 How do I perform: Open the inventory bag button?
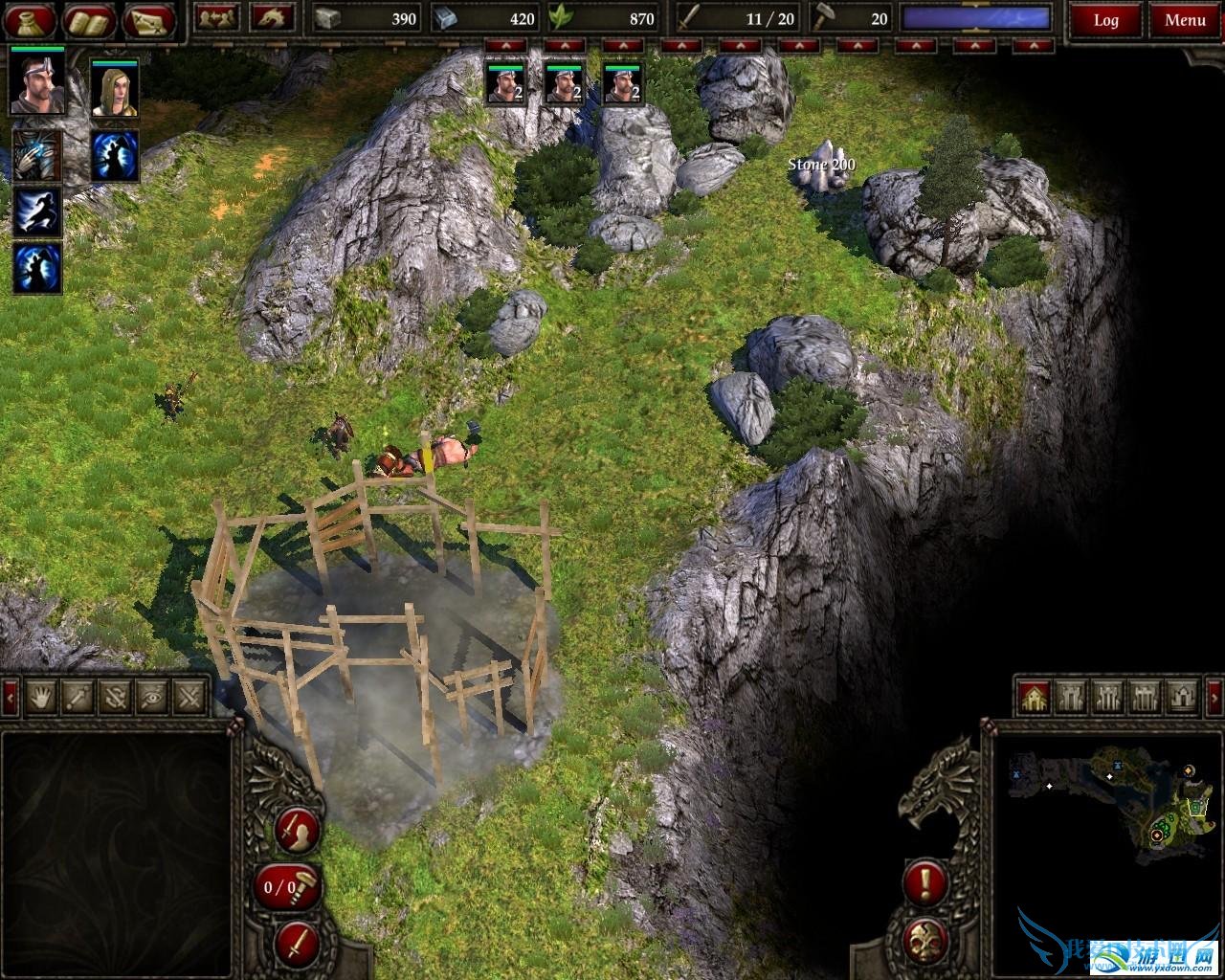pyautogui.click(x=32, y=19)
